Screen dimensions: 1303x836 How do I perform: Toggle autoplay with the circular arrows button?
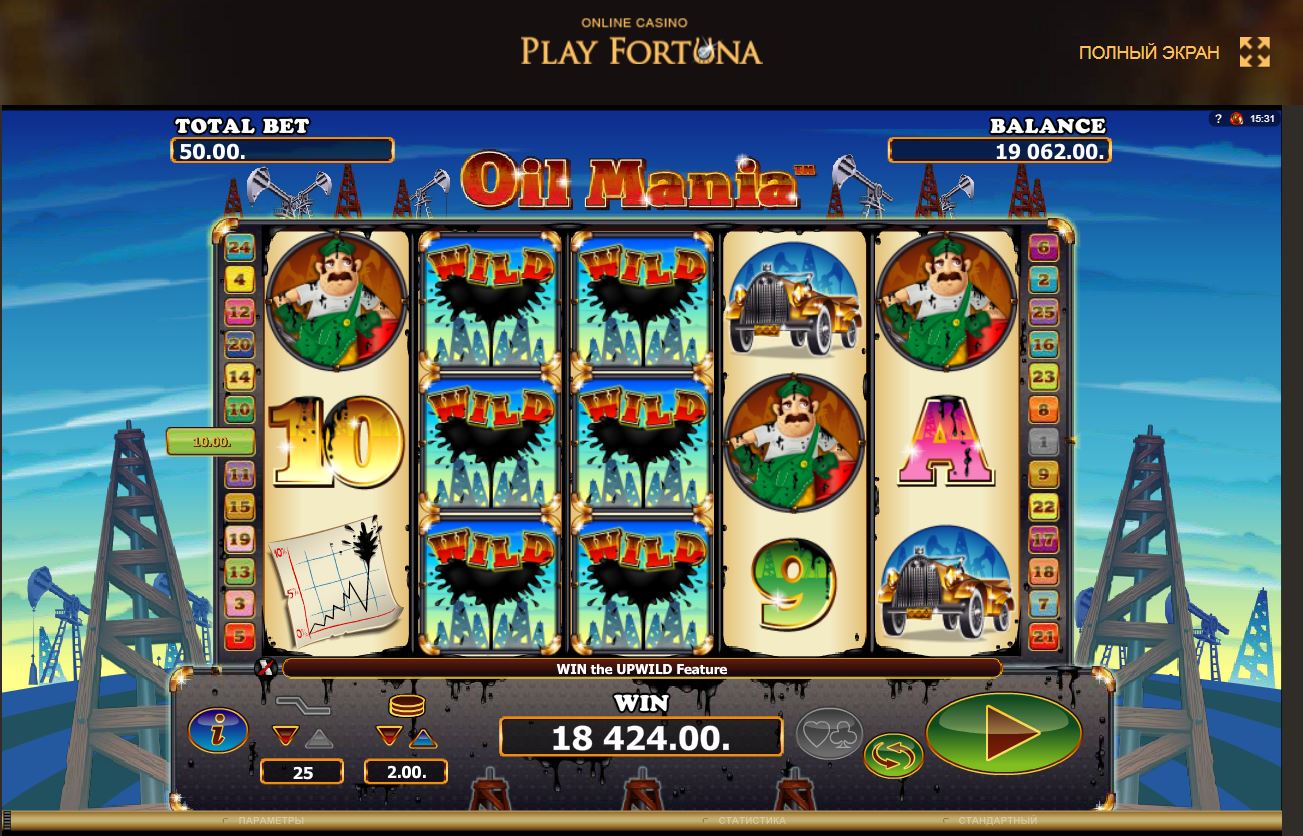pos(893,755)
